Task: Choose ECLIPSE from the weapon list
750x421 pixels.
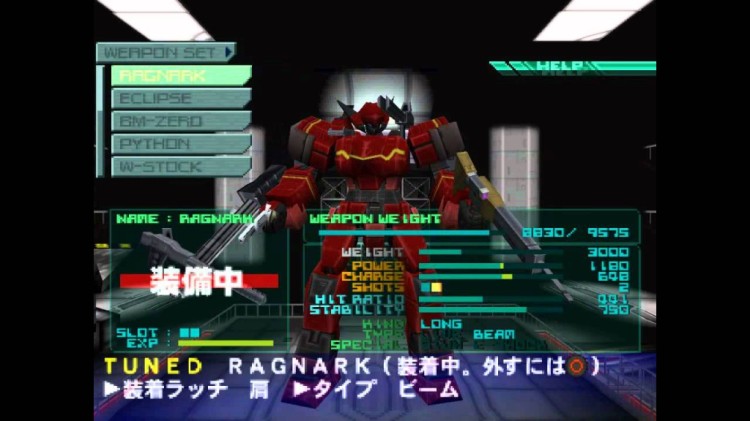Action: point(180,98)
